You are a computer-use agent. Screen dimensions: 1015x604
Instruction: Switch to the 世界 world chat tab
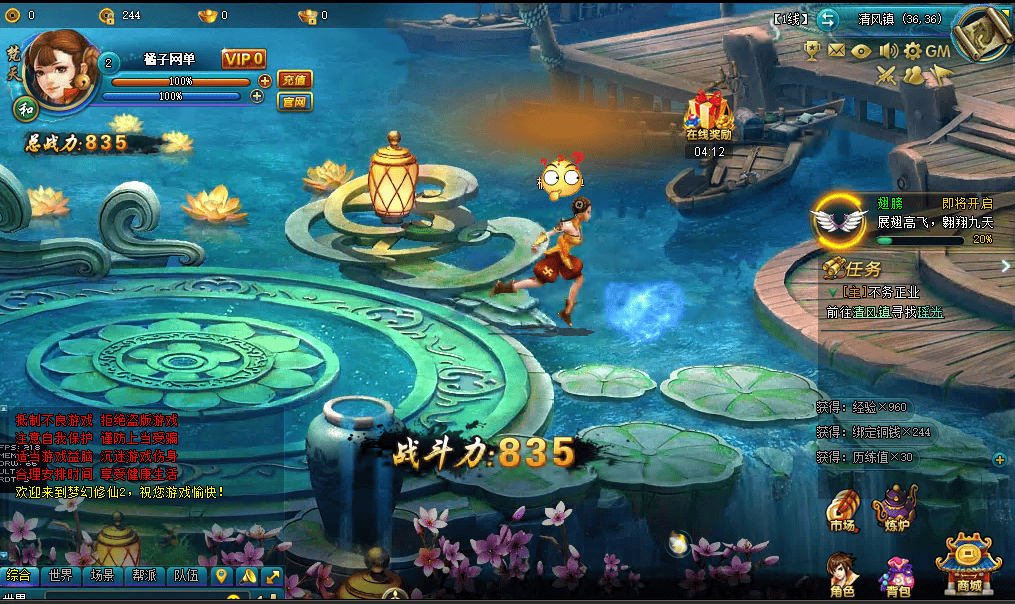[x=61, y=576]
